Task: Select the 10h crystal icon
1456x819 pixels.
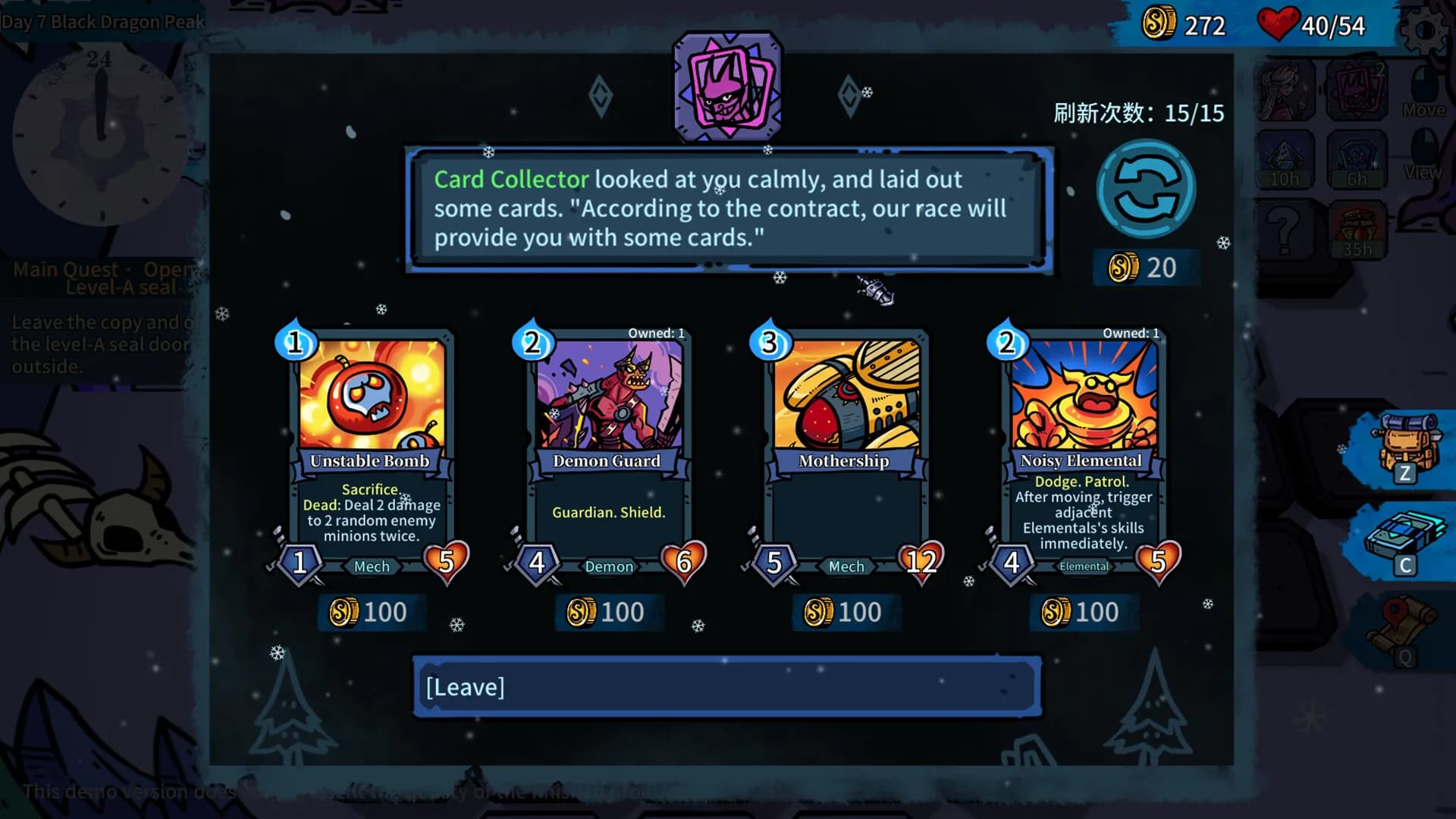Action: click(x=1287, y=161)
